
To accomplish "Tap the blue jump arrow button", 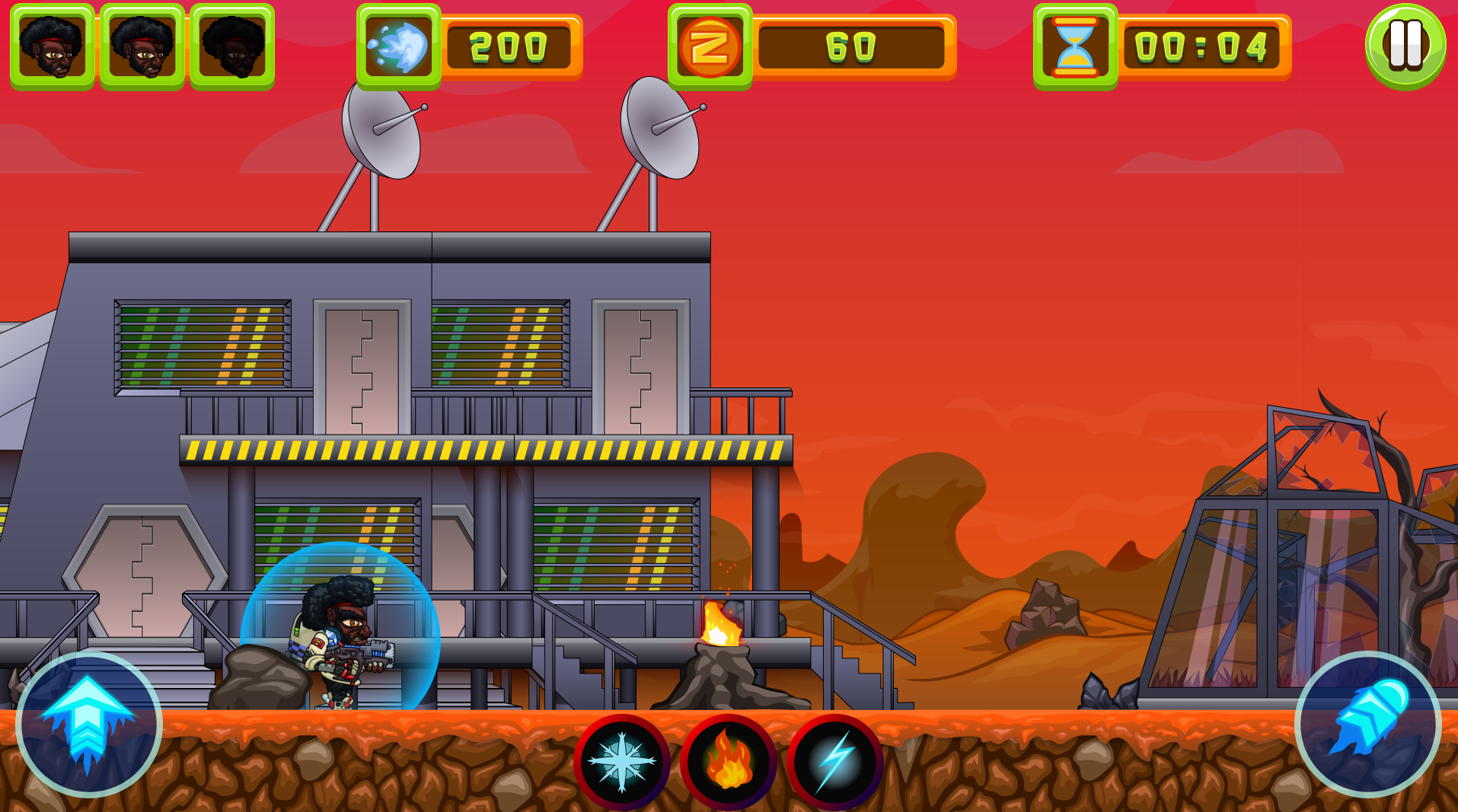I will tap(88, 724).
